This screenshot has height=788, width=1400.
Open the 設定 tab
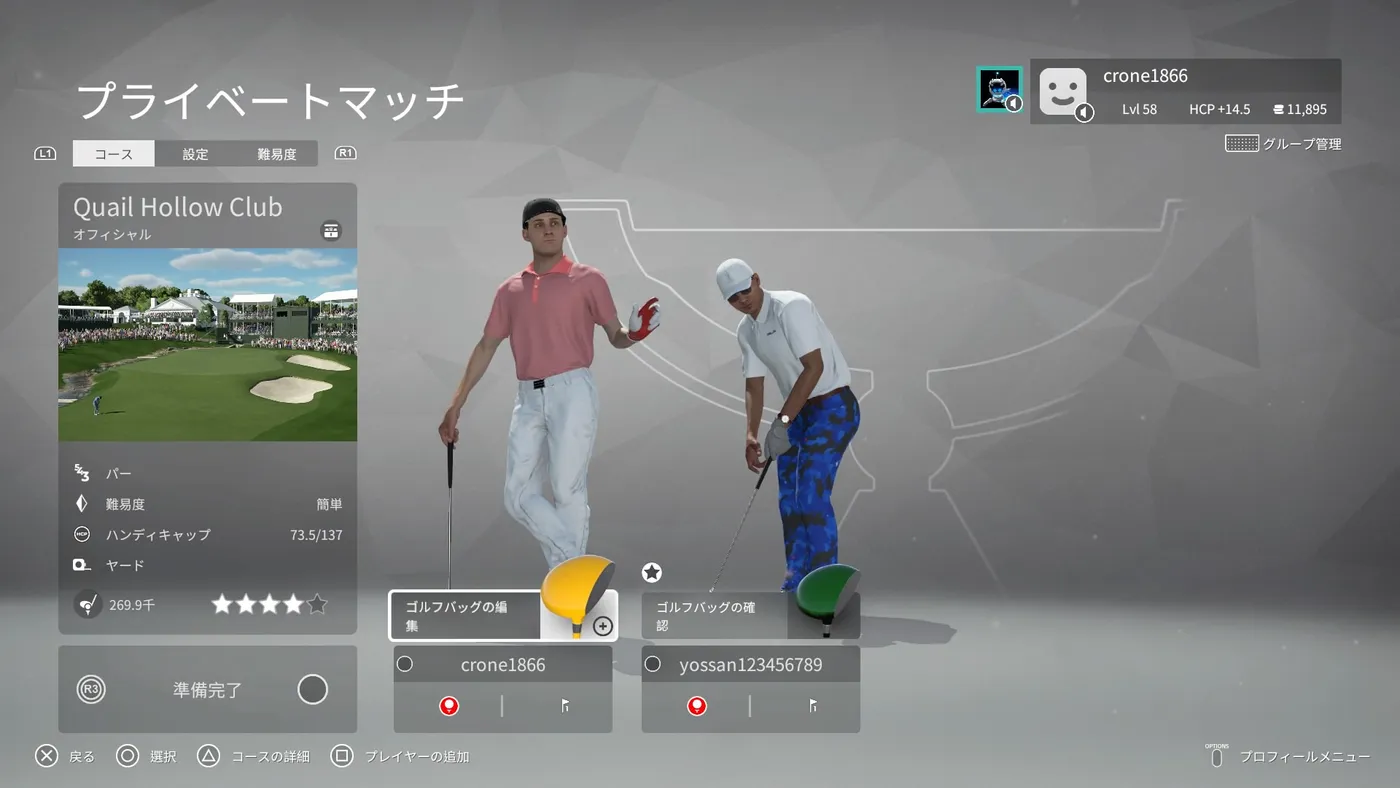pyautogui.click(x=196, y=154)
